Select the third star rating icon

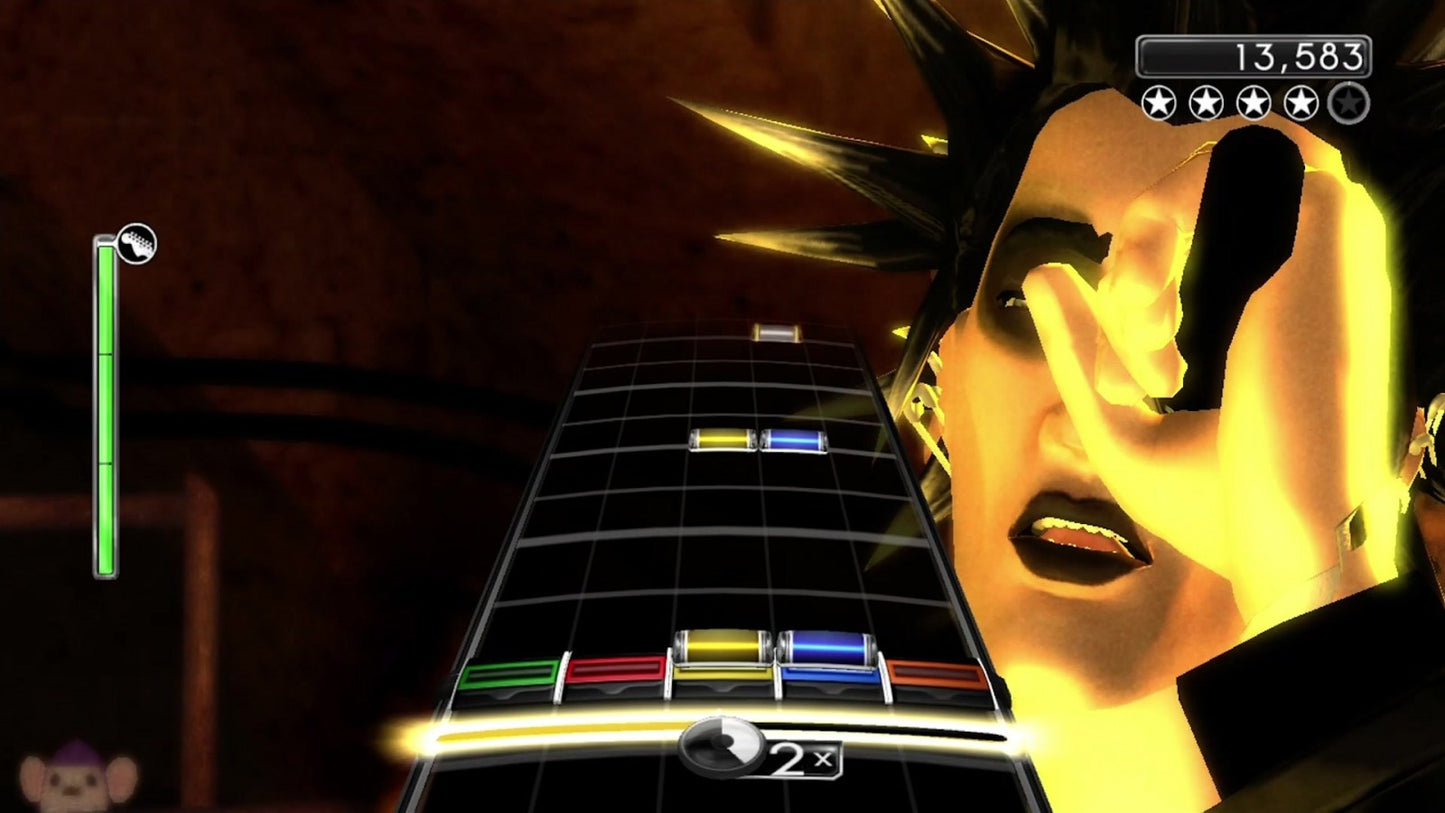click(x=1255, y=103)
